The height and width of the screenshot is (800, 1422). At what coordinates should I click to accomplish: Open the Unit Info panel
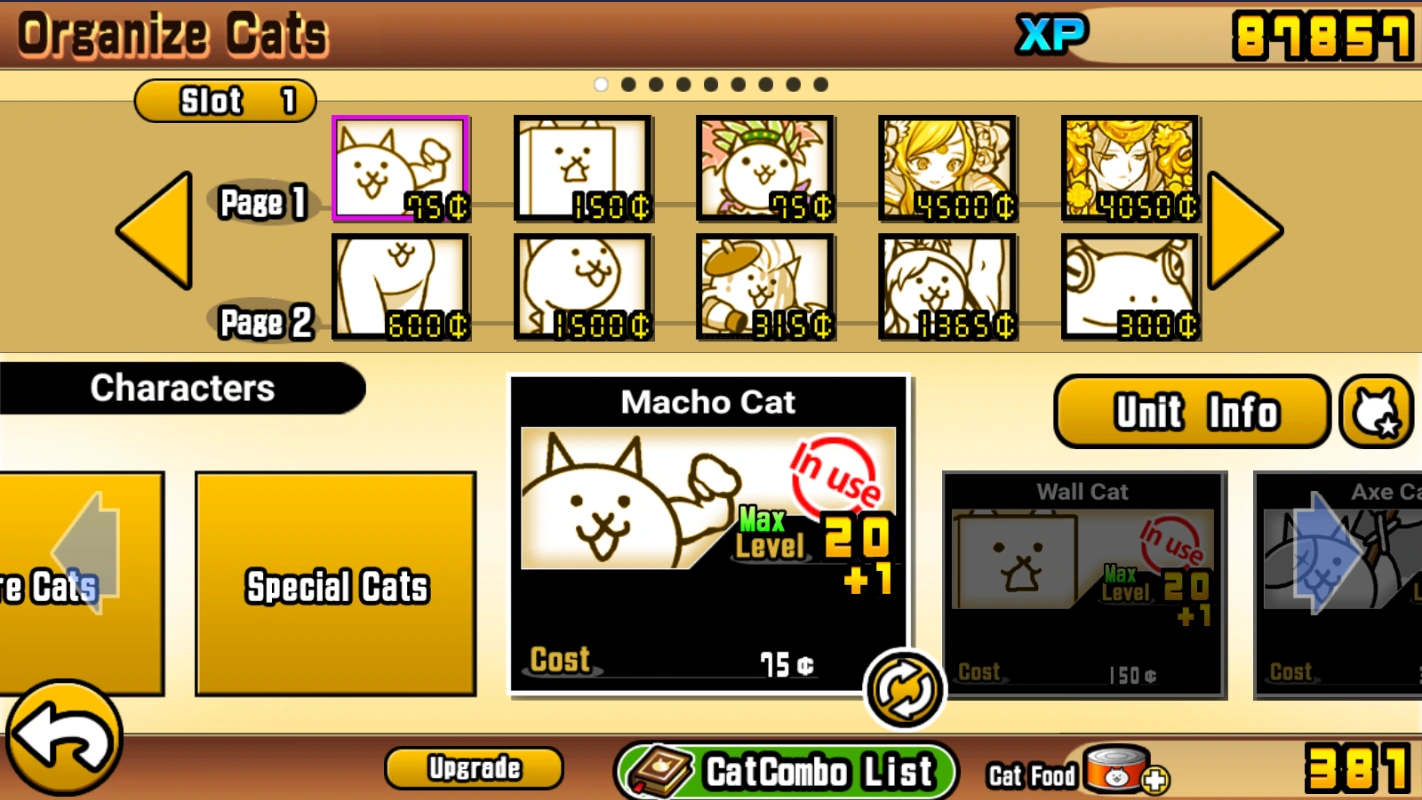coord(1190,410)
